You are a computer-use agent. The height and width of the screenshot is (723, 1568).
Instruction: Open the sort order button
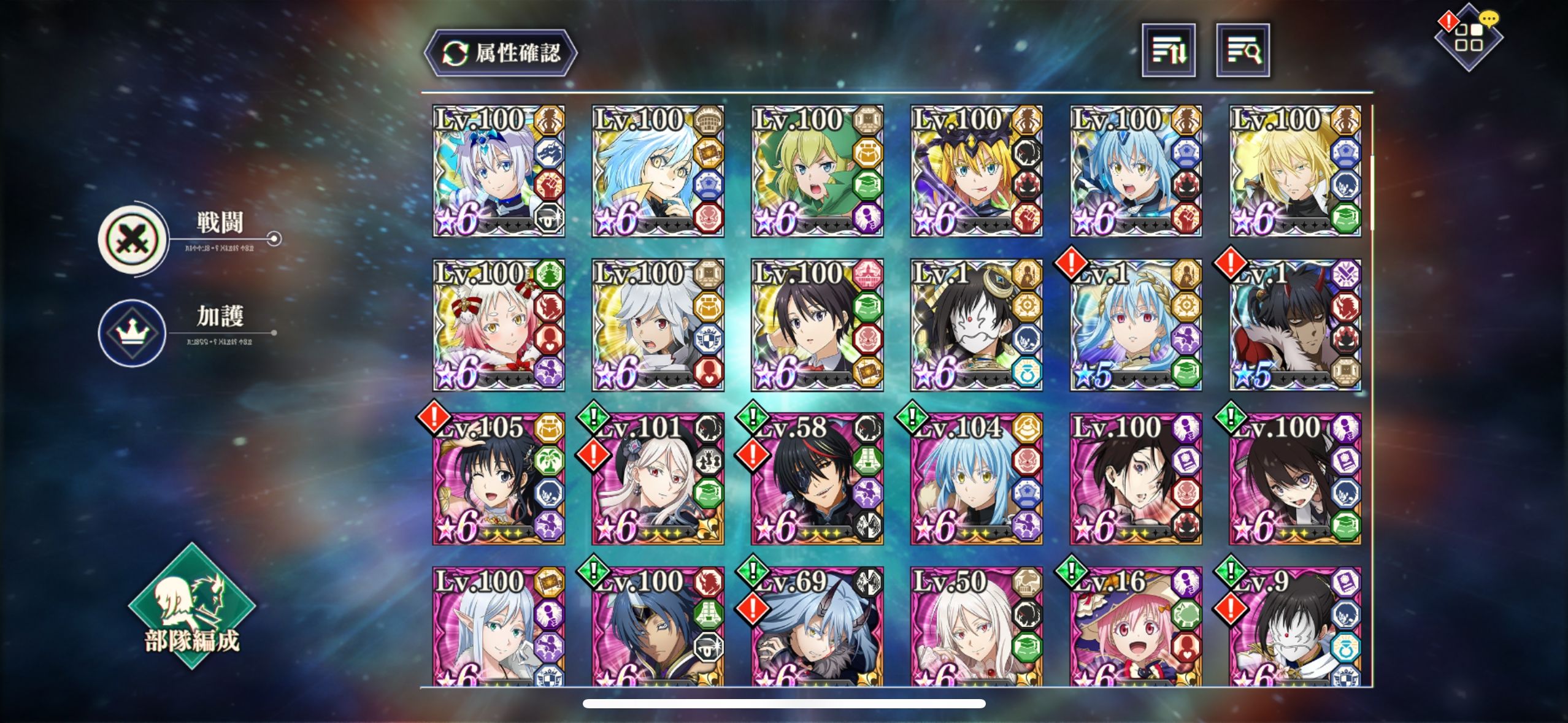click(x=1168, y=50)
